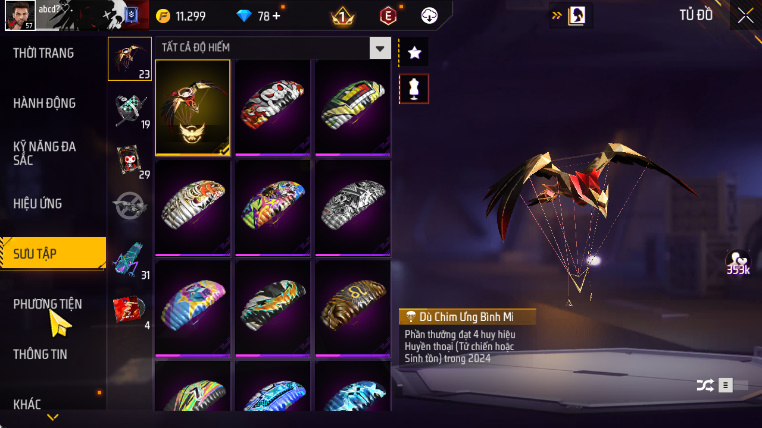This screenshot has height=428, width=762.
Task: Open the Tất Cả Độ Hiếm rarity dropdown
Action: pos(379,48)
